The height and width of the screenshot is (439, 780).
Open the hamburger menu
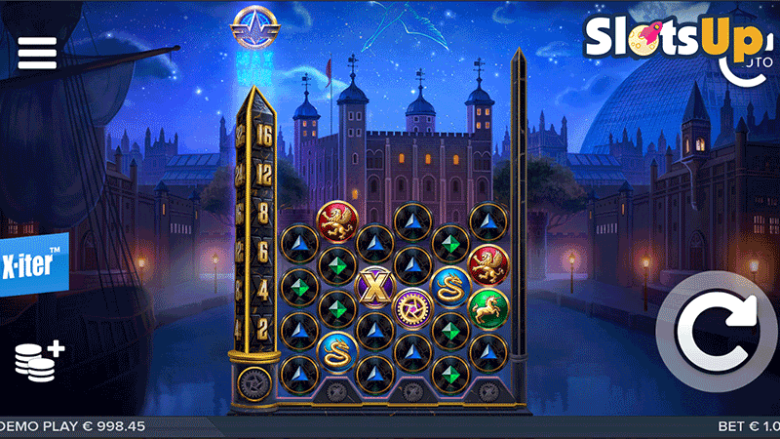click(37, 53)
